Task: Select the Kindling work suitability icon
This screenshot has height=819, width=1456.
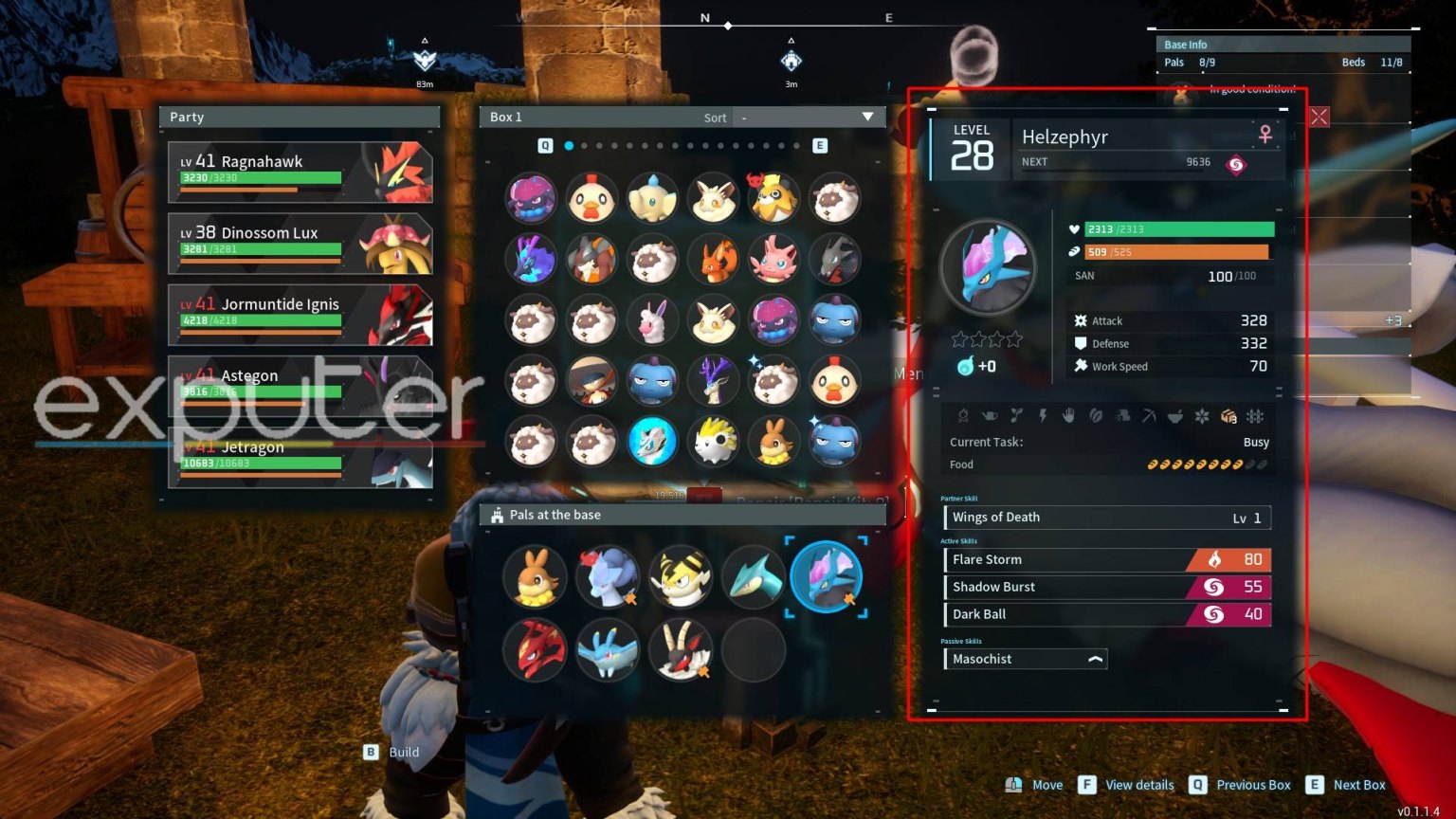Action: 963,416
